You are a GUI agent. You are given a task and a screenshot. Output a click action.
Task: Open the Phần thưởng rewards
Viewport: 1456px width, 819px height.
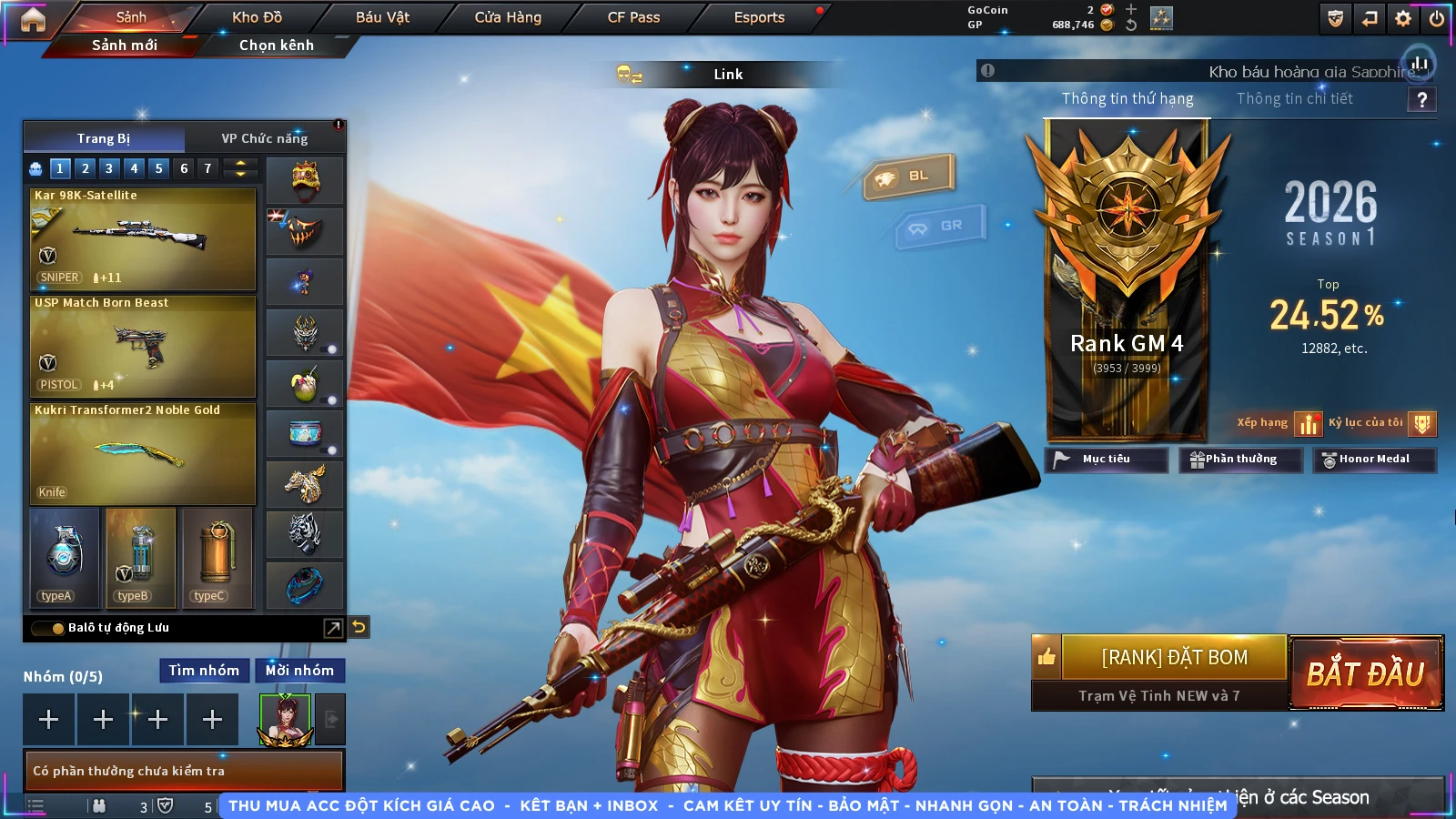[x=1240, y=460]
